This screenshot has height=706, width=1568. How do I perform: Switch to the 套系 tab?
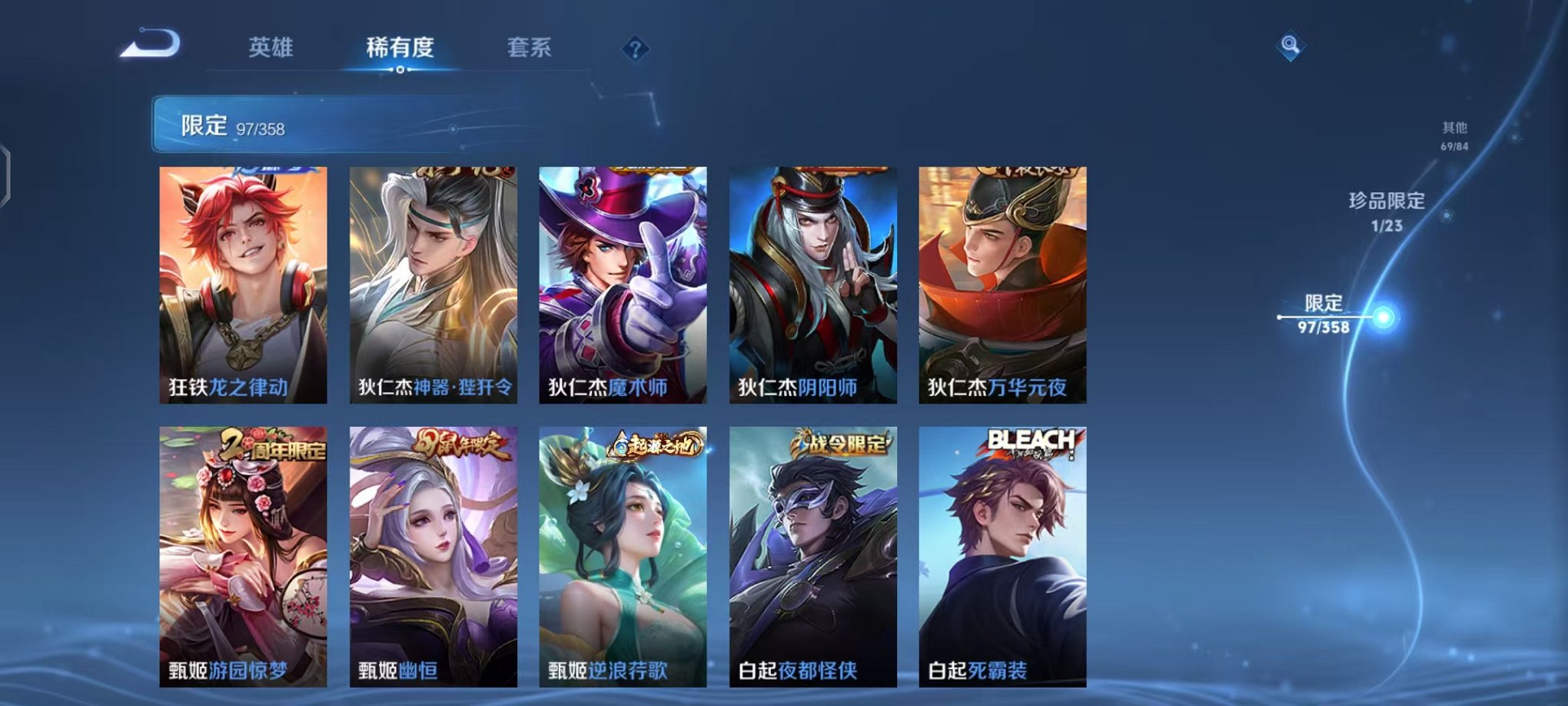point(537,46)
